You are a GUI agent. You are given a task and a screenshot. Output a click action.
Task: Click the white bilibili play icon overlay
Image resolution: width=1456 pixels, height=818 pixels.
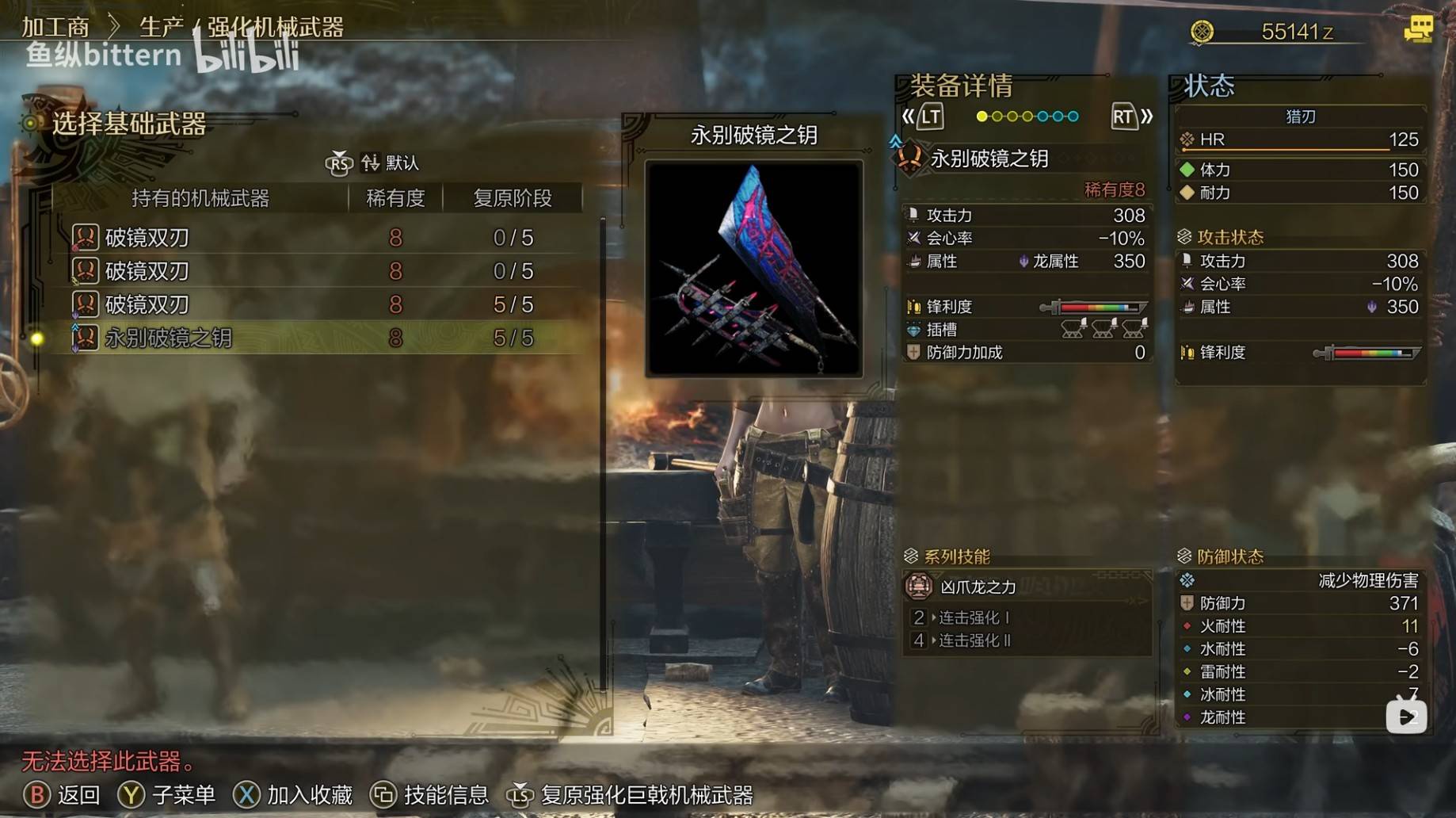tap(1405, 717)
